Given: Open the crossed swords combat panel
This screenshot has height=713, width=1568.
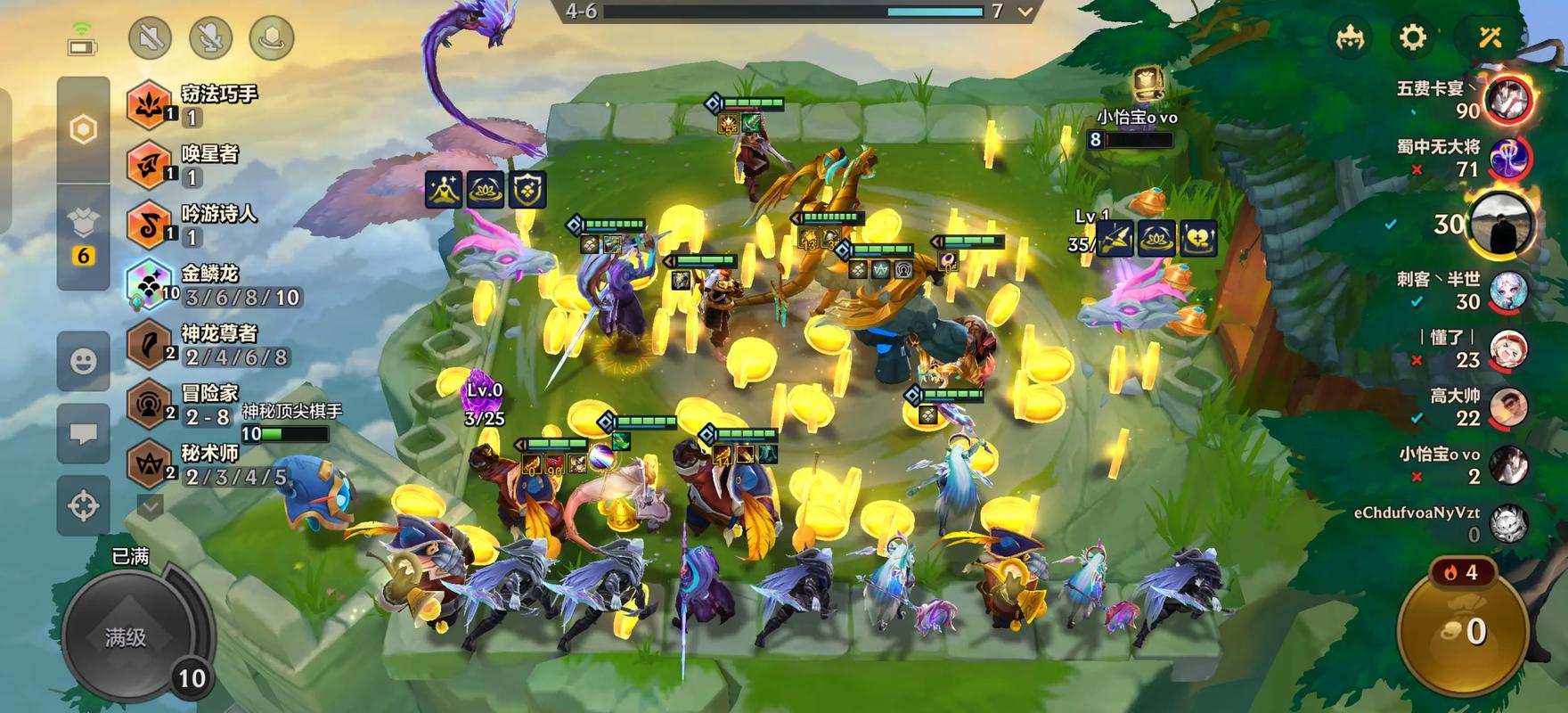Looking at the screenshot, I should (x=1490, y=37).
